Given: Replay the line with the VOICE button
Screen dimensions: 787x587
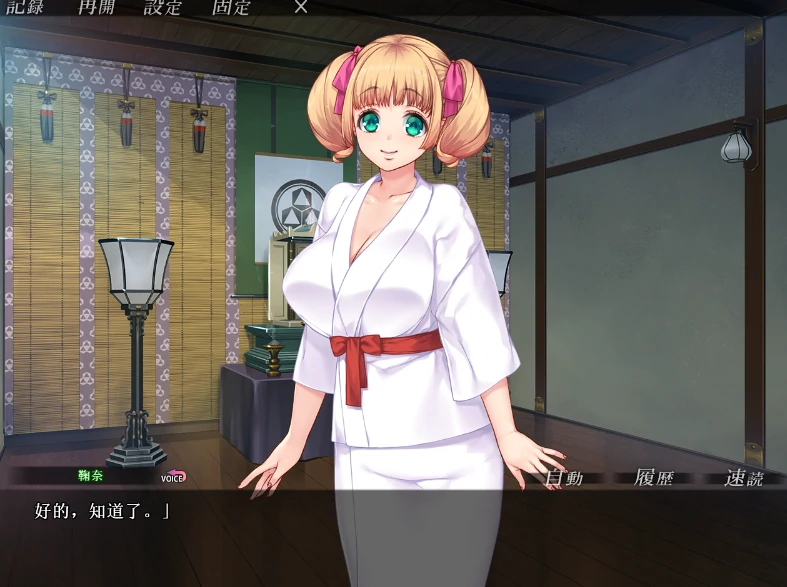Looking at the screenshot, I should coord(173,477).
